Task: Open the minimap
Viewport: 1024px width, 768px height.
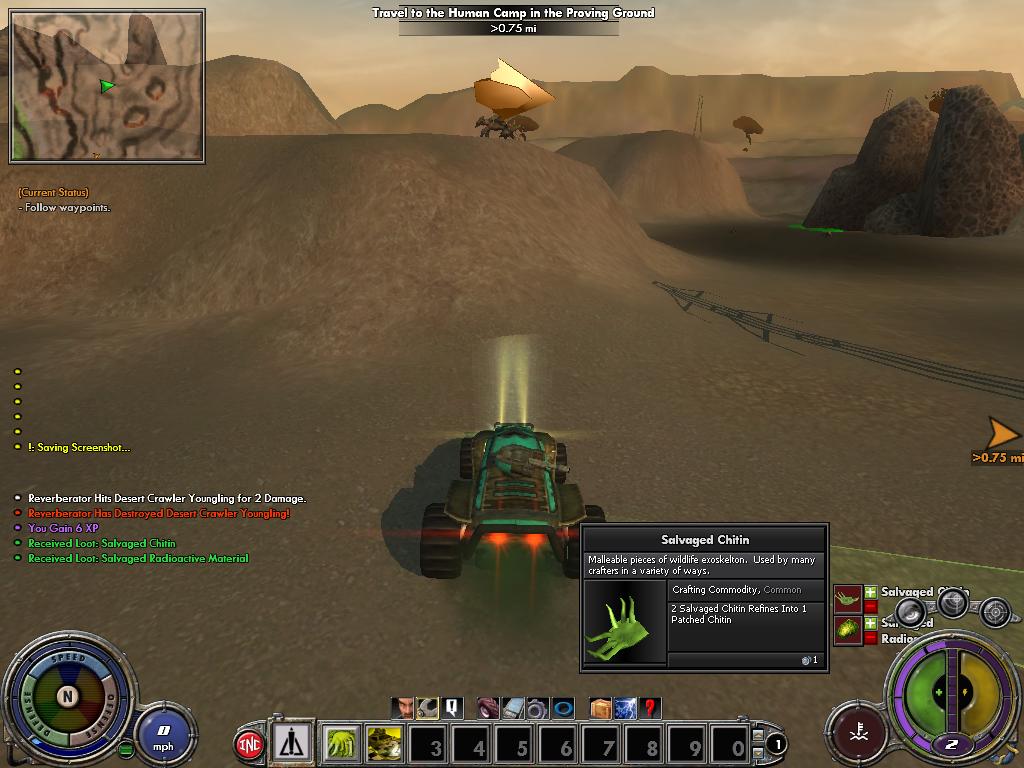Action: [x=107, y=86]
